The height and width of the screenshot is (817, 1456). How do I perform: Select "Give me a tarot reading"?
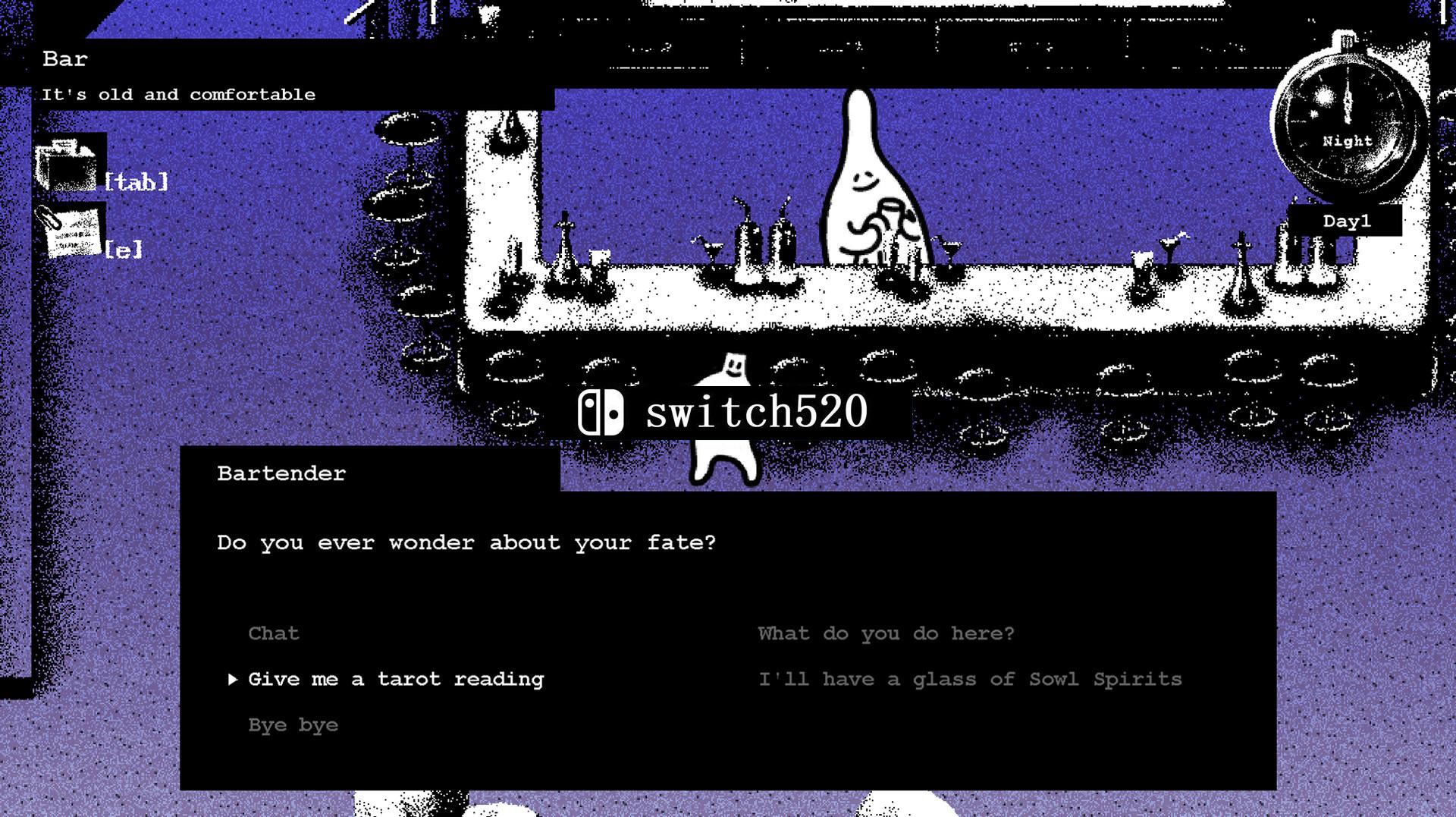pos(395,679)
